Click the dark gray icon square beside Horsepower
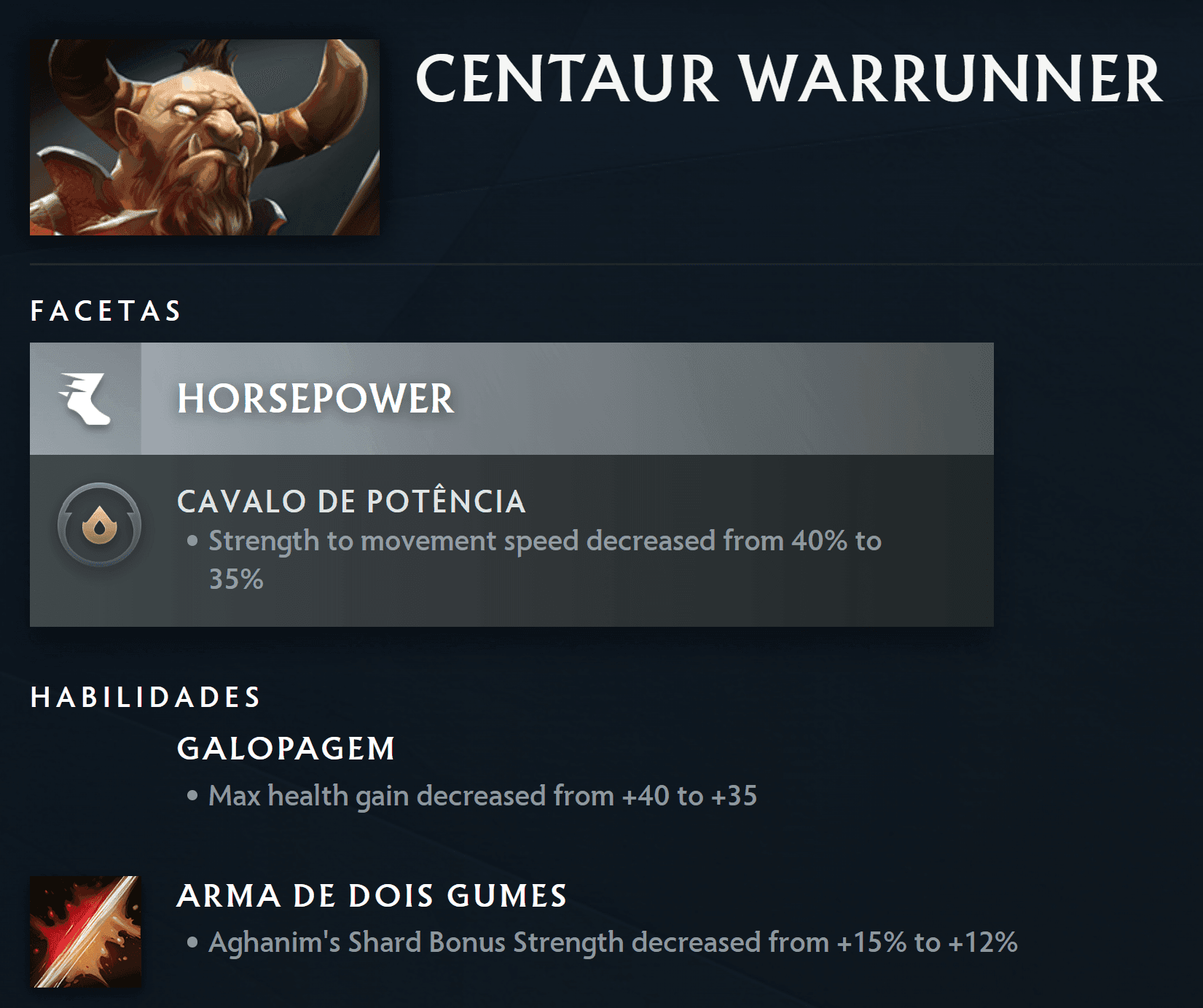The width and height of the screenshot is (1203, 1008). coord(87,399)
